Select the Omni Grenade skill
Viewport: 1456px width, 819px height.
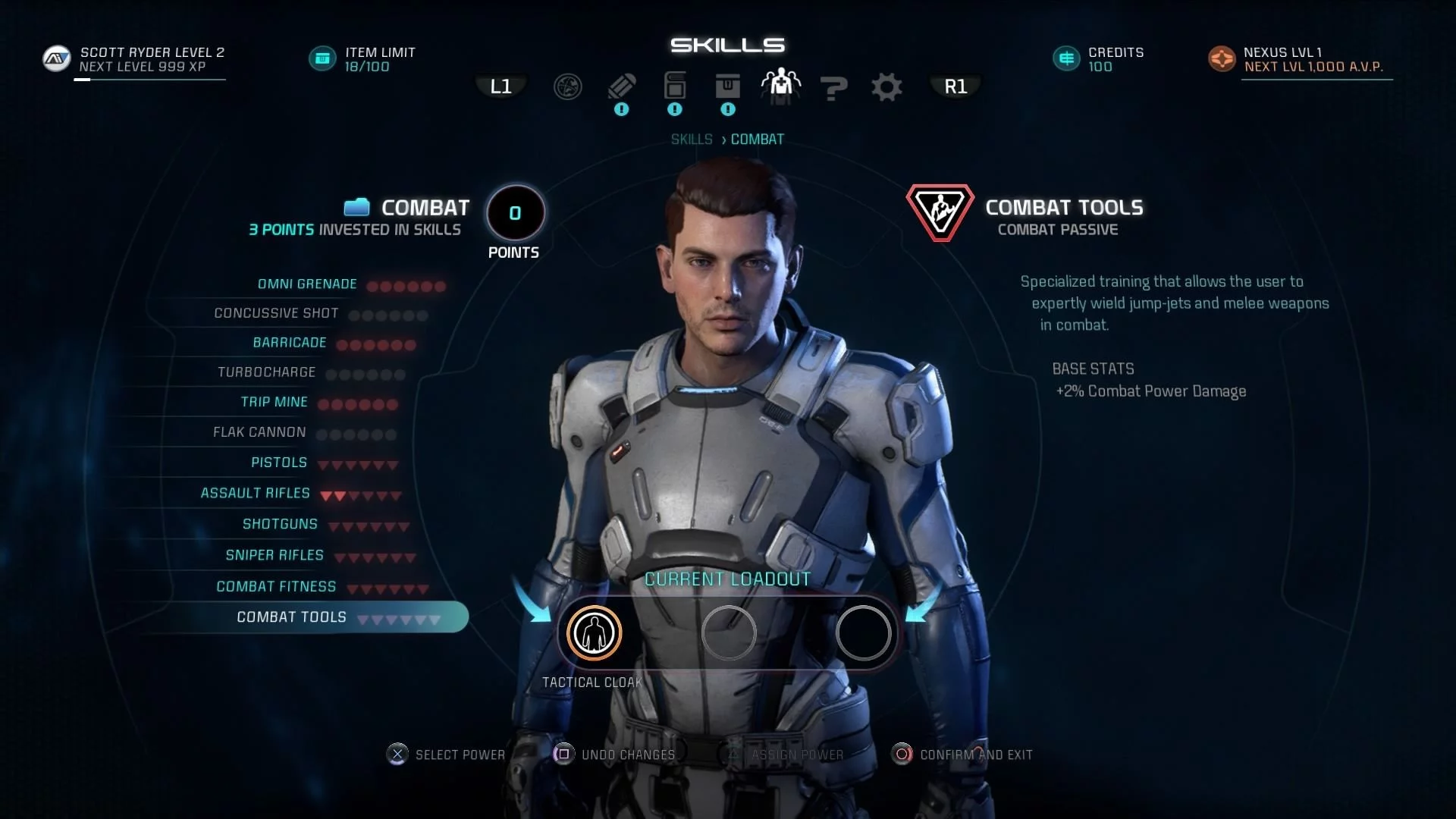(307, 284)
